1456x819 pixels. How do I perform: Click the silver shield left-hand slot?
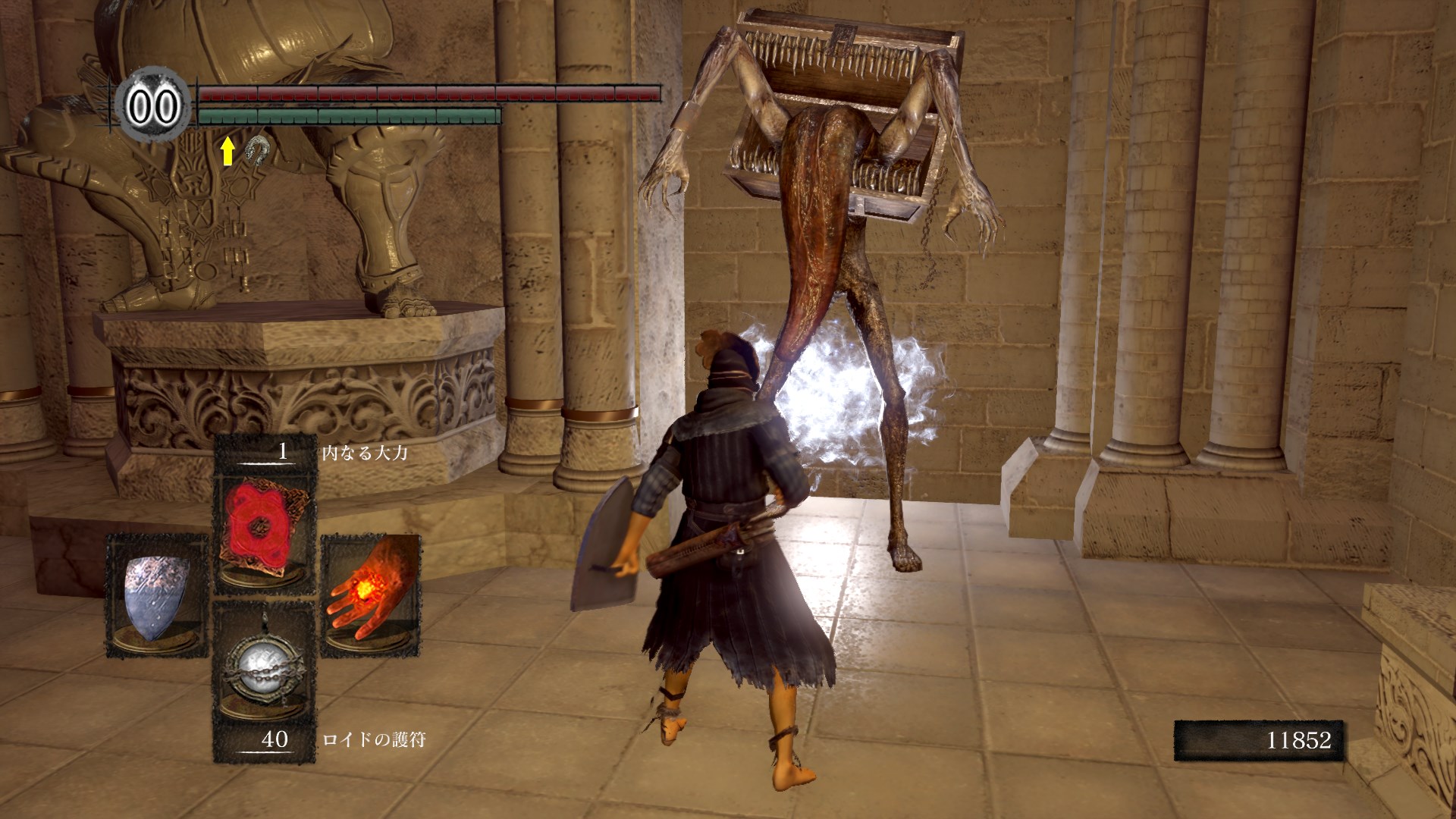pos(157,595)
